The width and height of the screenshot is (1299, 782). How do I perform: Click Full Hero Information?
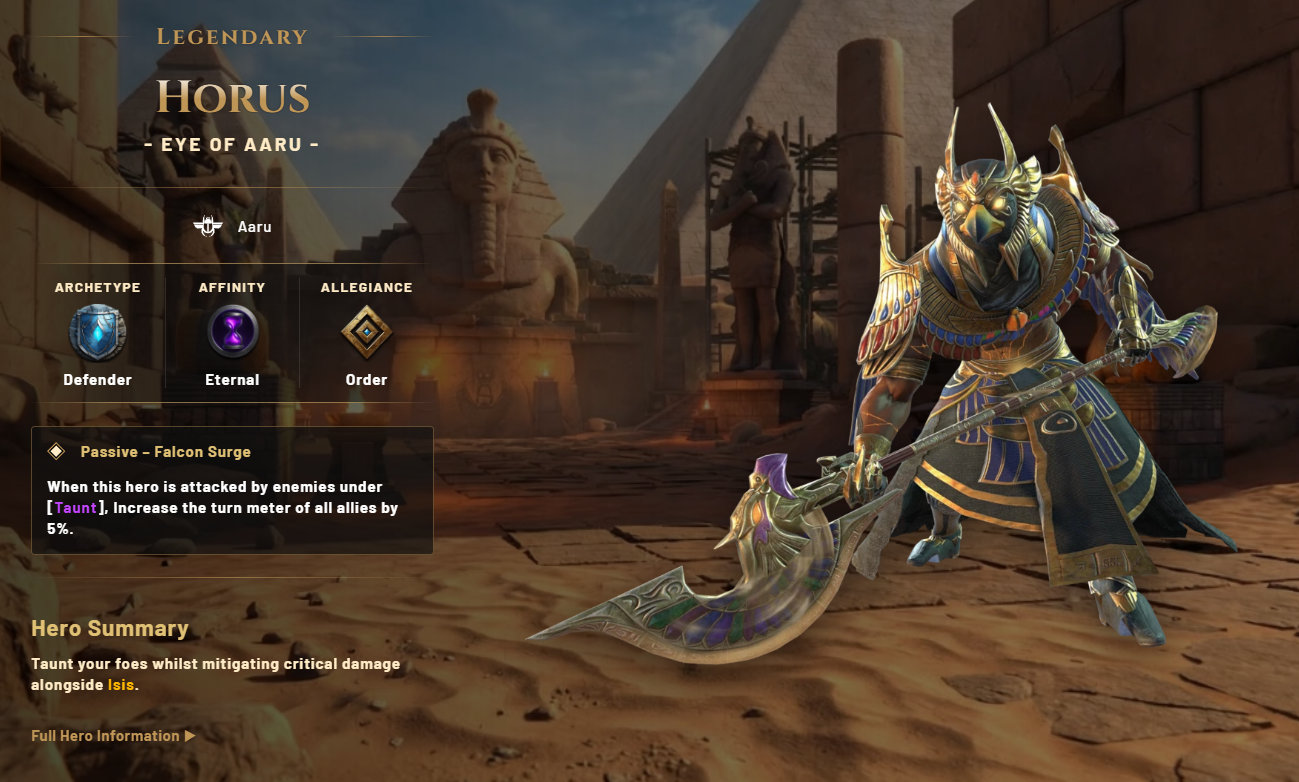105,735
